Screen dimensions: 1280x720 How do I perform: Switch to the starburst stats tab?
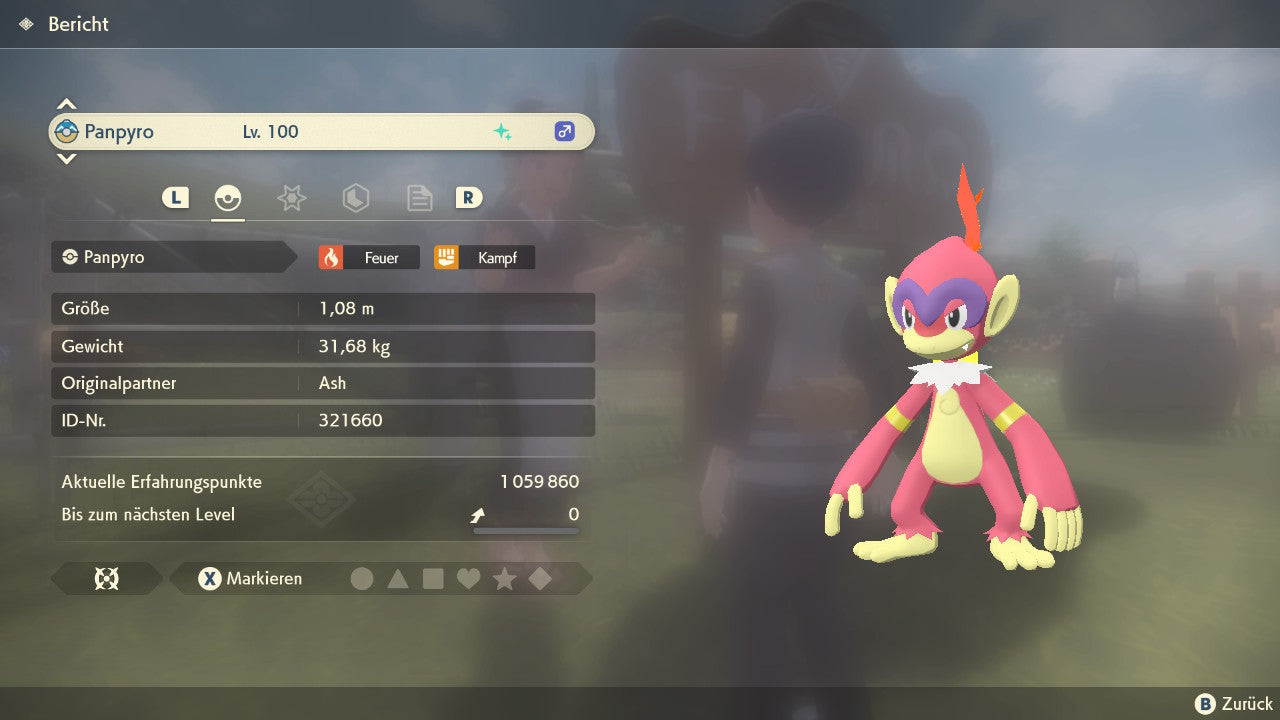291,198
